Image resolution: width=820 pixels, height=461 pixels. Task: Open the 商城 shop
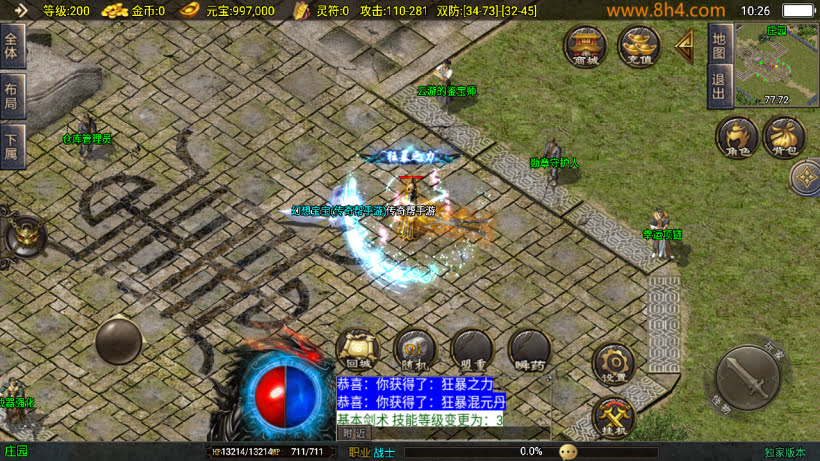click(x=585, y=45)
